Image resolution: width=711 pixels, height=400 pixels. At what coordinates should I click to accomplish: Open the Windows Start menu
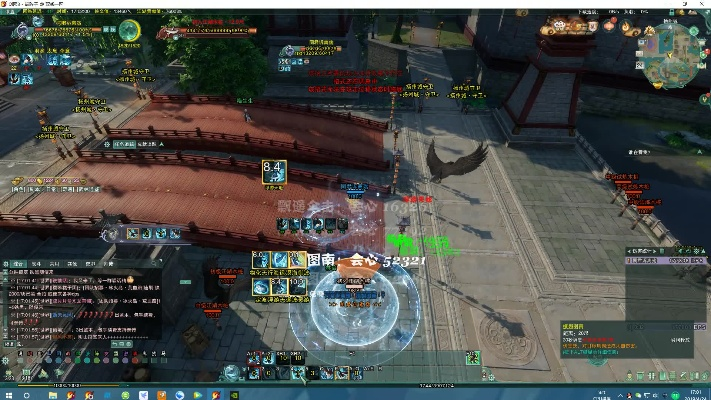click(x=7, y=392)
